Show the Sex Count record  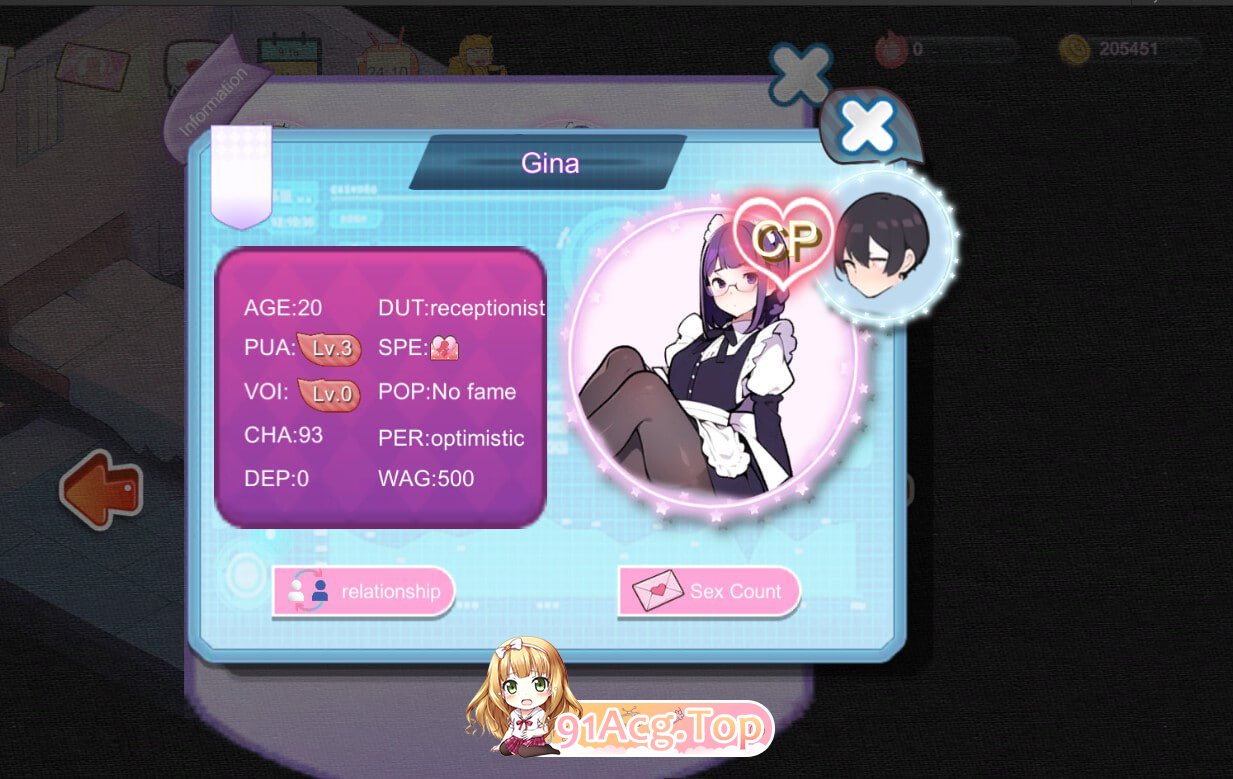pyautogui.click(x=709, y=591)
